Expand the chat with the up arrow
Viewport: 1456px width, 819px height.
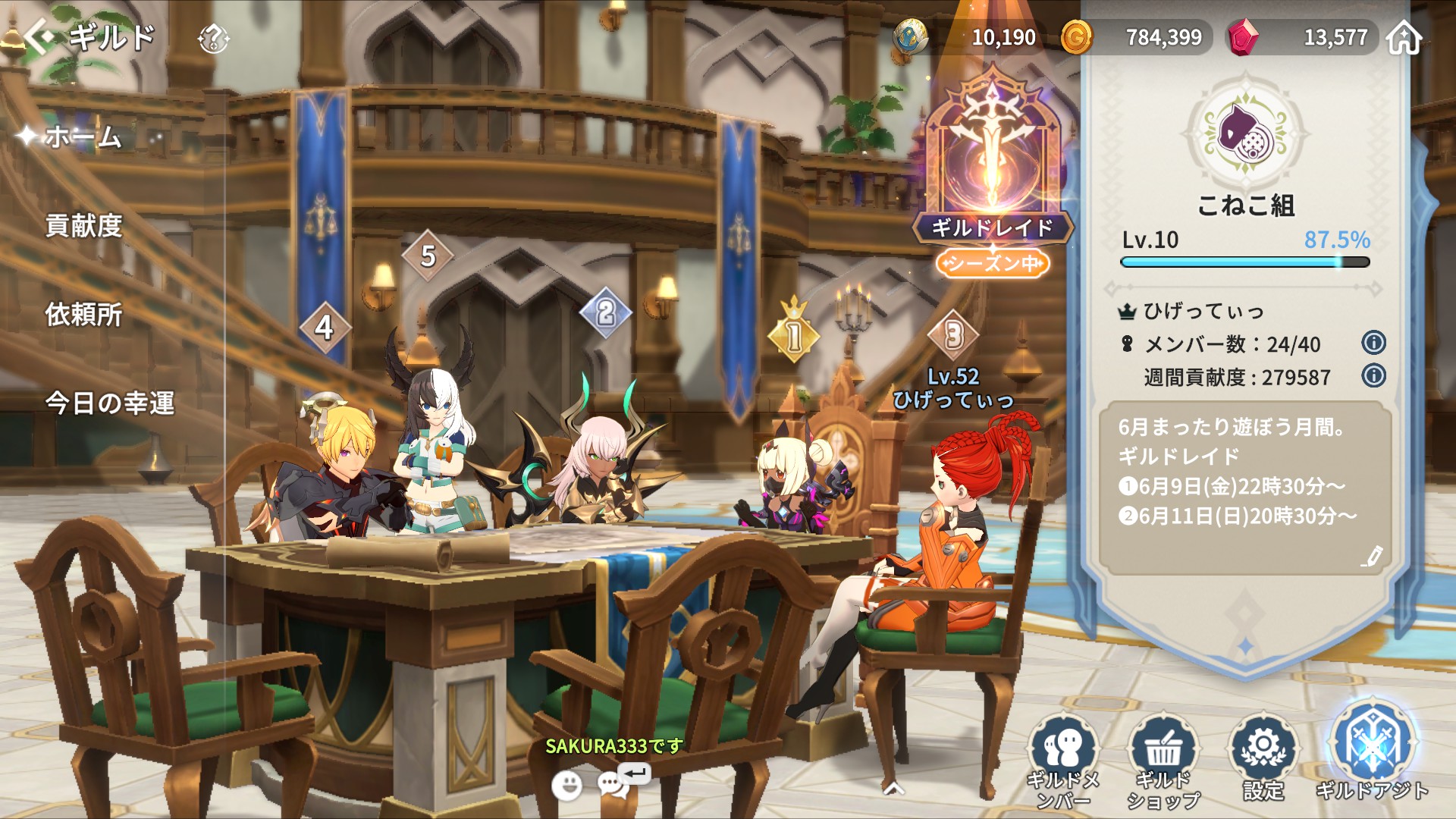pyautogui.click(x=894, y=789)
